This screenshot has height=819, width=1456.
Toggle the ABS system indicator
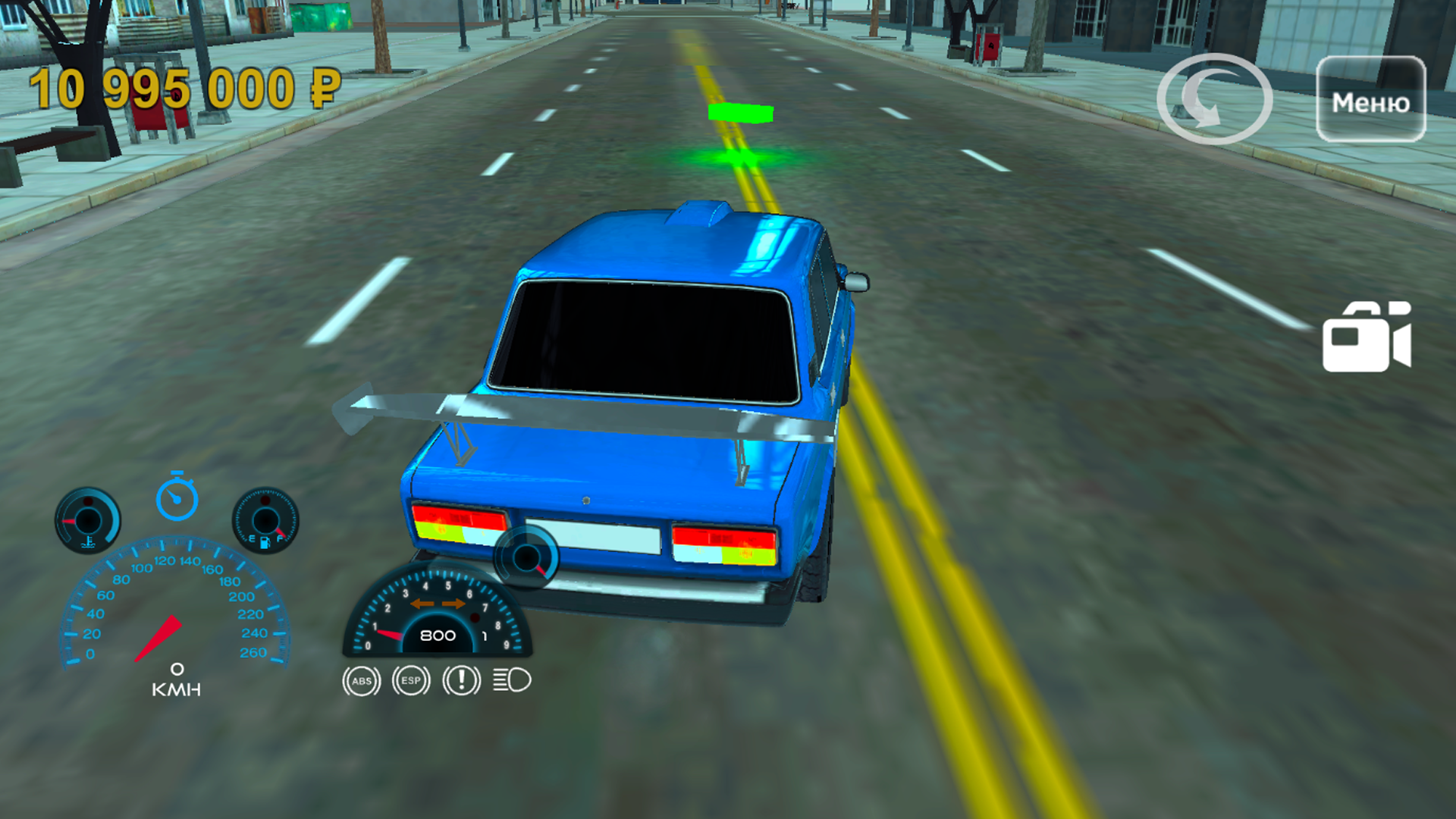[361, 680]
